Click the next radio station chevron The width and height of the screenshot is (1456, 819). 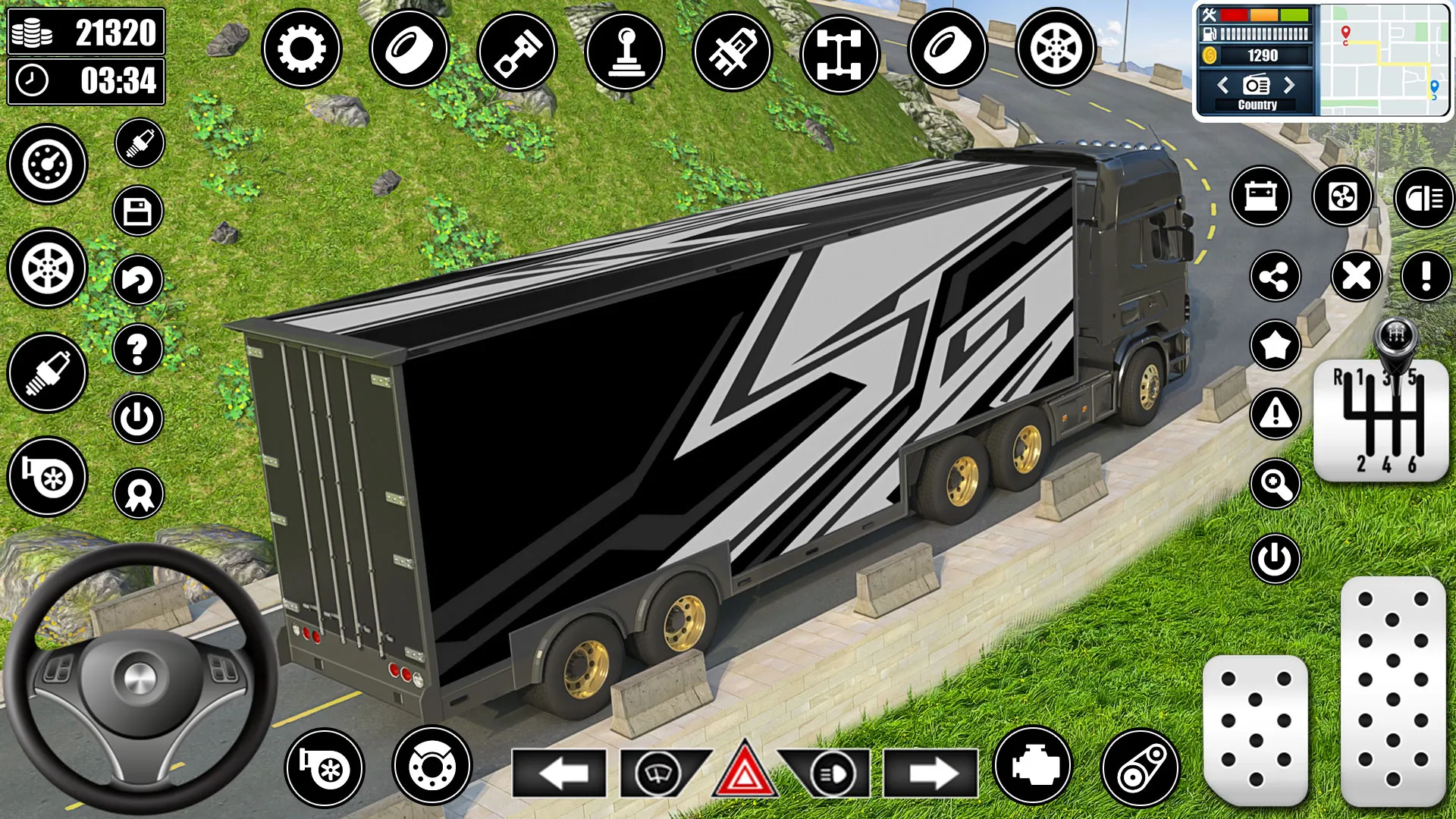[x=1291, y=86]
